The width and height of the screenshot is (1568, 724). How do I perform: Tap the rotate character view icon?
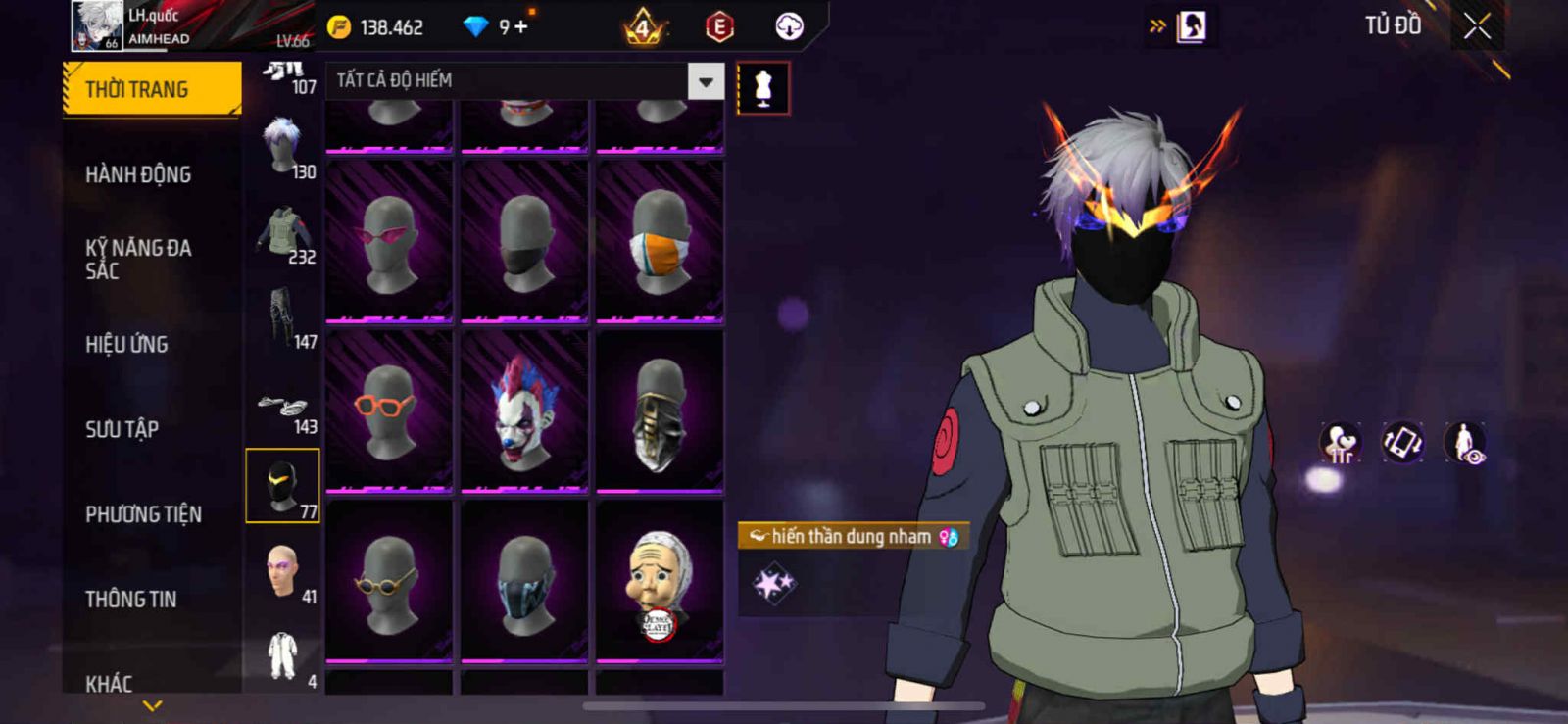pos(1402,443)
